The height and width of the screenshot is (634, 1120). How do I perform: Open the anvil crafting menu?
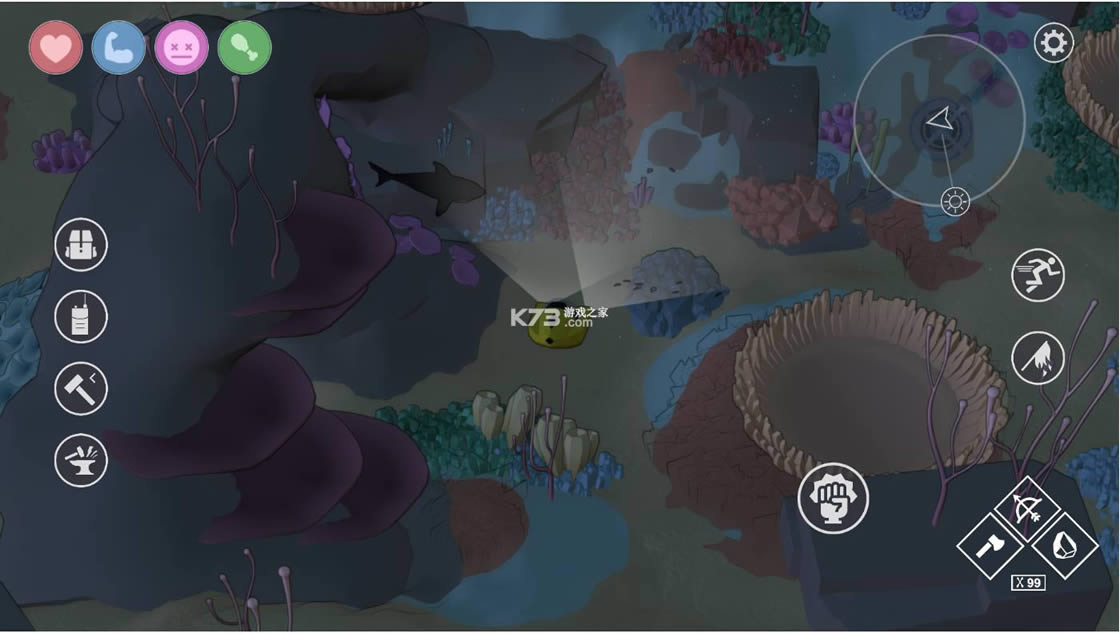tap(81, 460)
